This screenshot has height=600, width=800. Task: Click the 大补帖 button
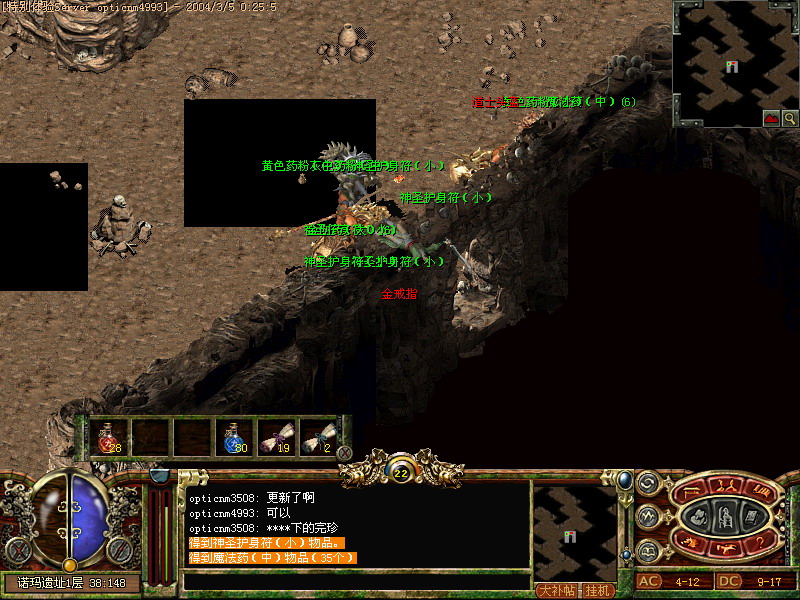pyautogui.click(x=557, y=590)
